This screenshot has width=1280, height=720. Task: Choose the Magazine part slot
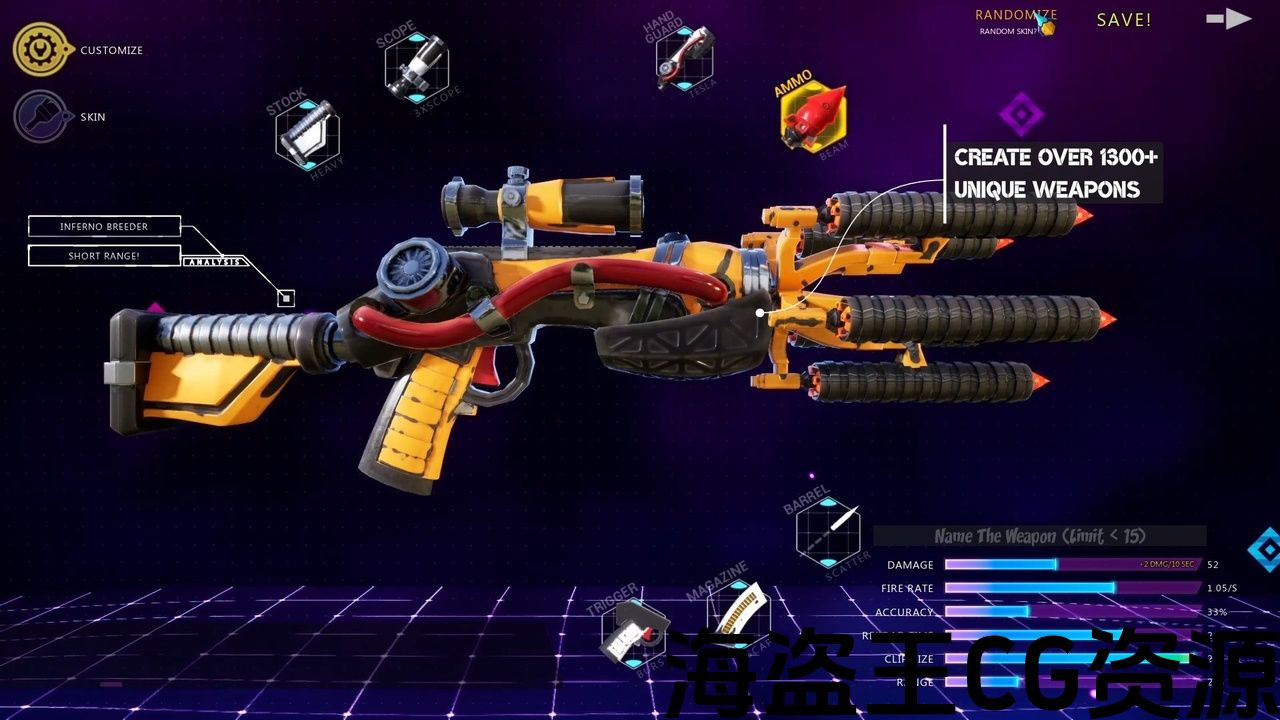point(738,611)
